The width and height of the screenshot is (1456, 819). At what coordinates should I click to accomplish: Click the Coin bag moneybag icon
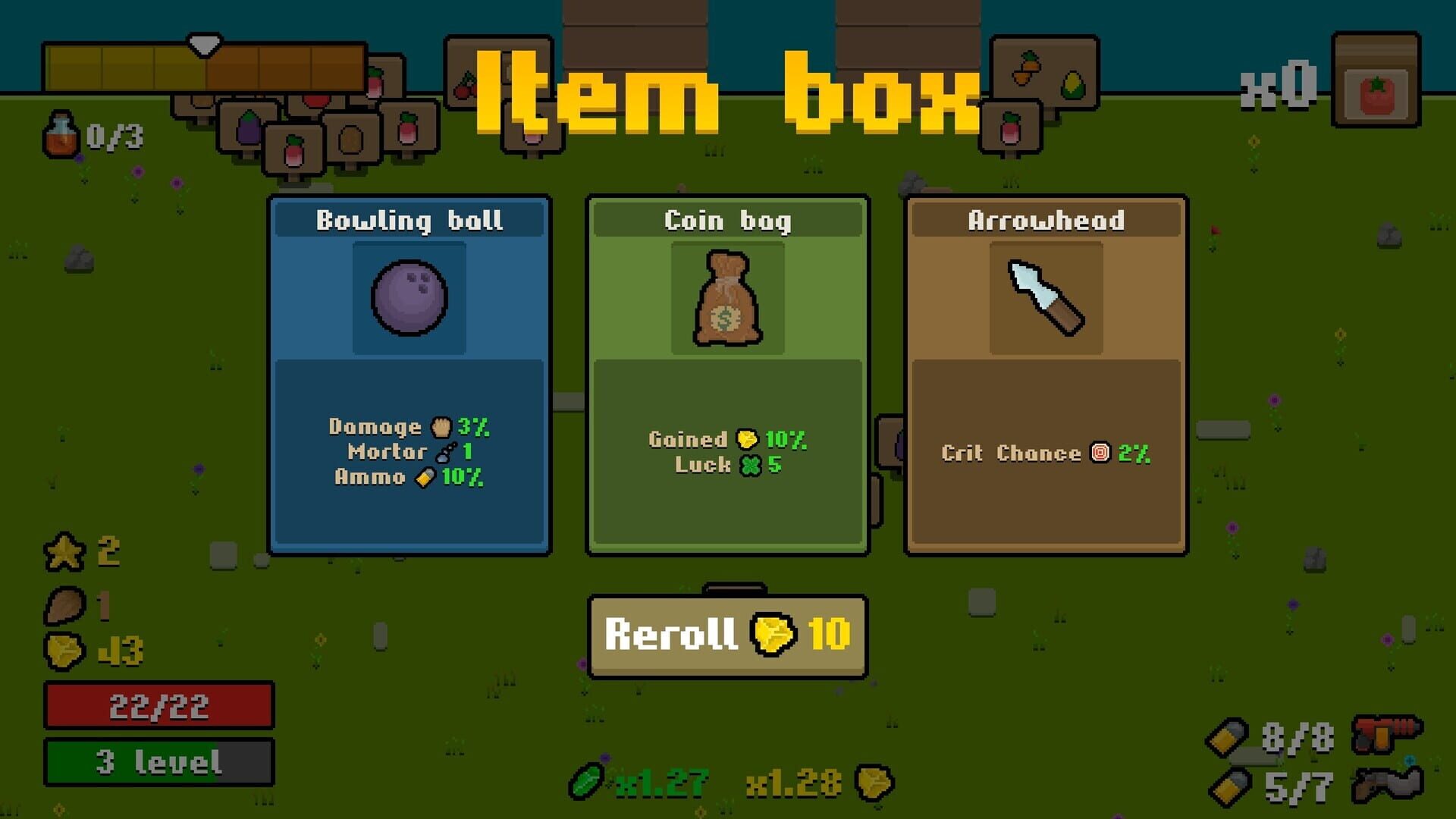tap(726, 299)
